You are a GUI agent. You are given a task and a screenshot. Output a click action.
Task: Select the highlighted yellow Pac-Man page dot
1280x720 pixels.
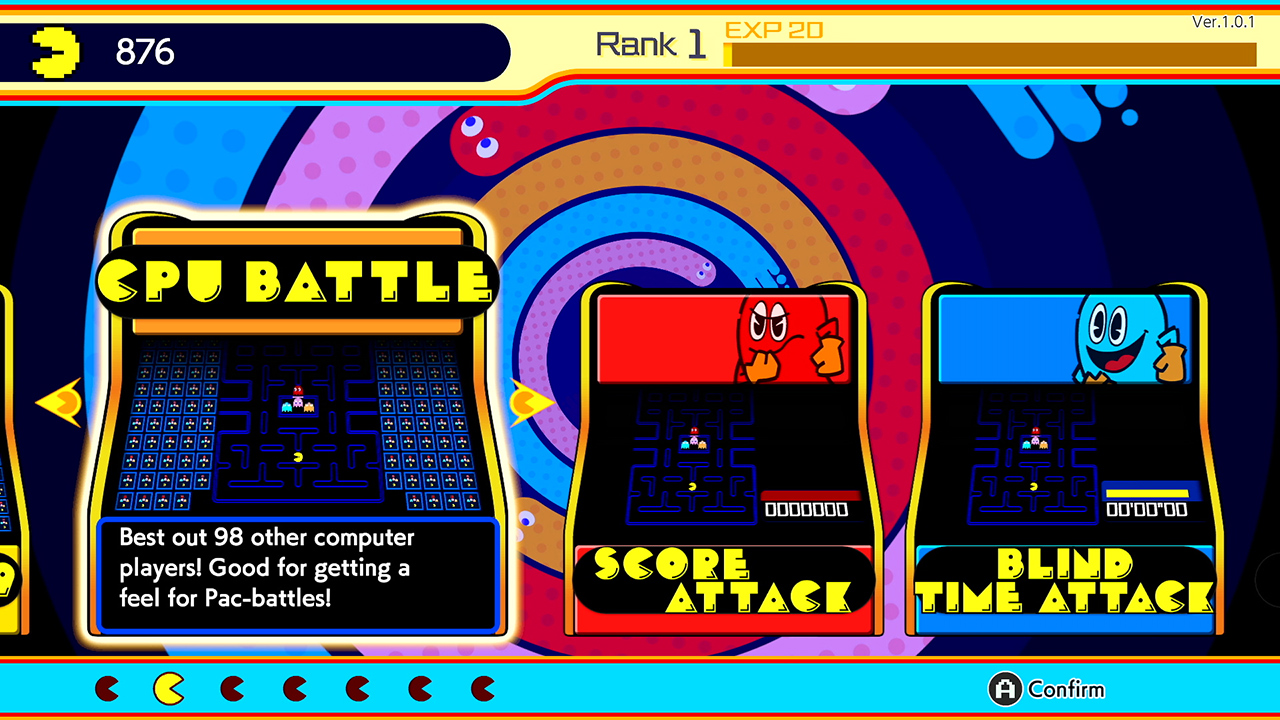point(168,689)
